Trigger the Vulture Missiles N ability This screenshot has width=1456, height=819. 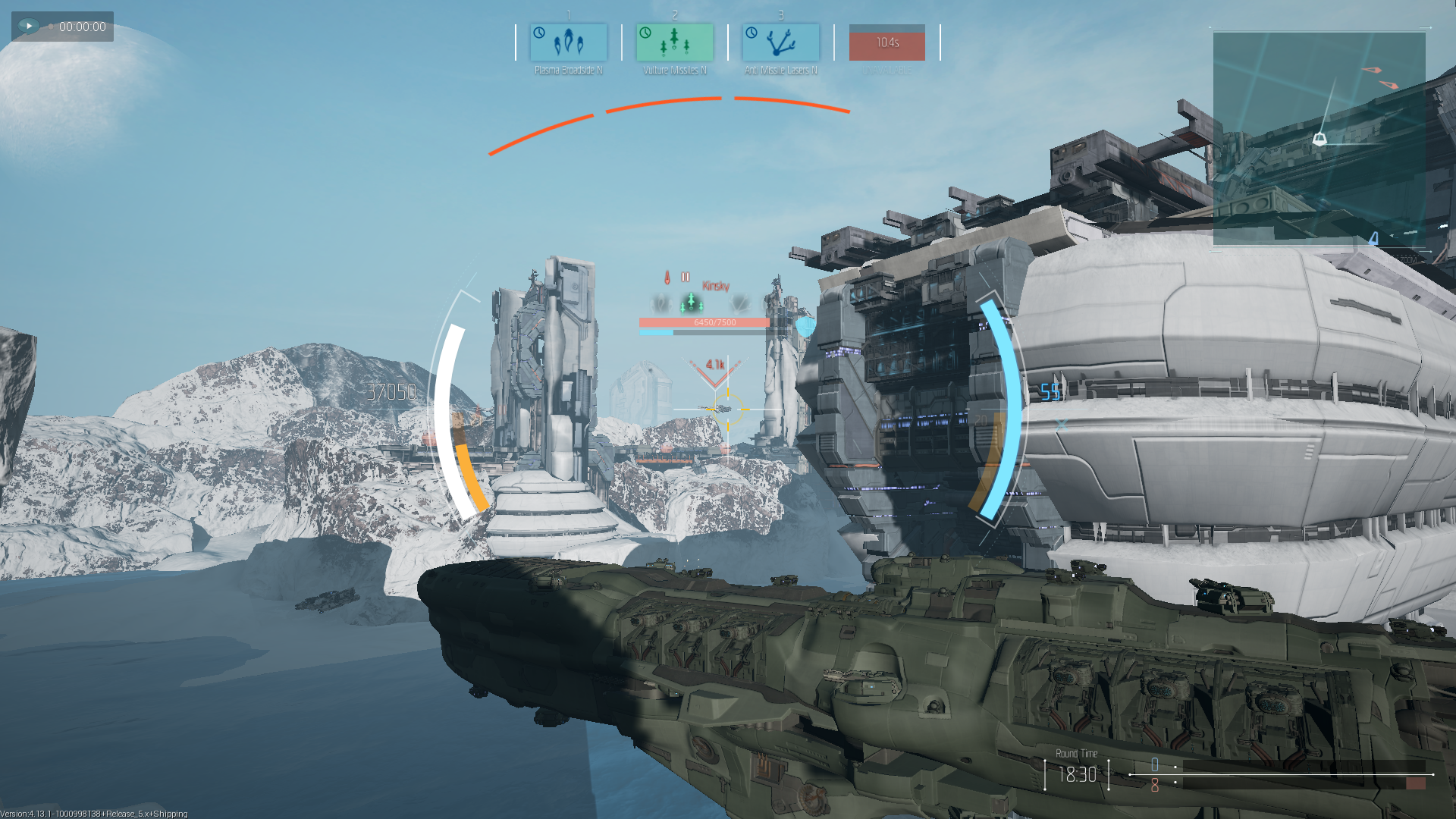pos(673,42)
